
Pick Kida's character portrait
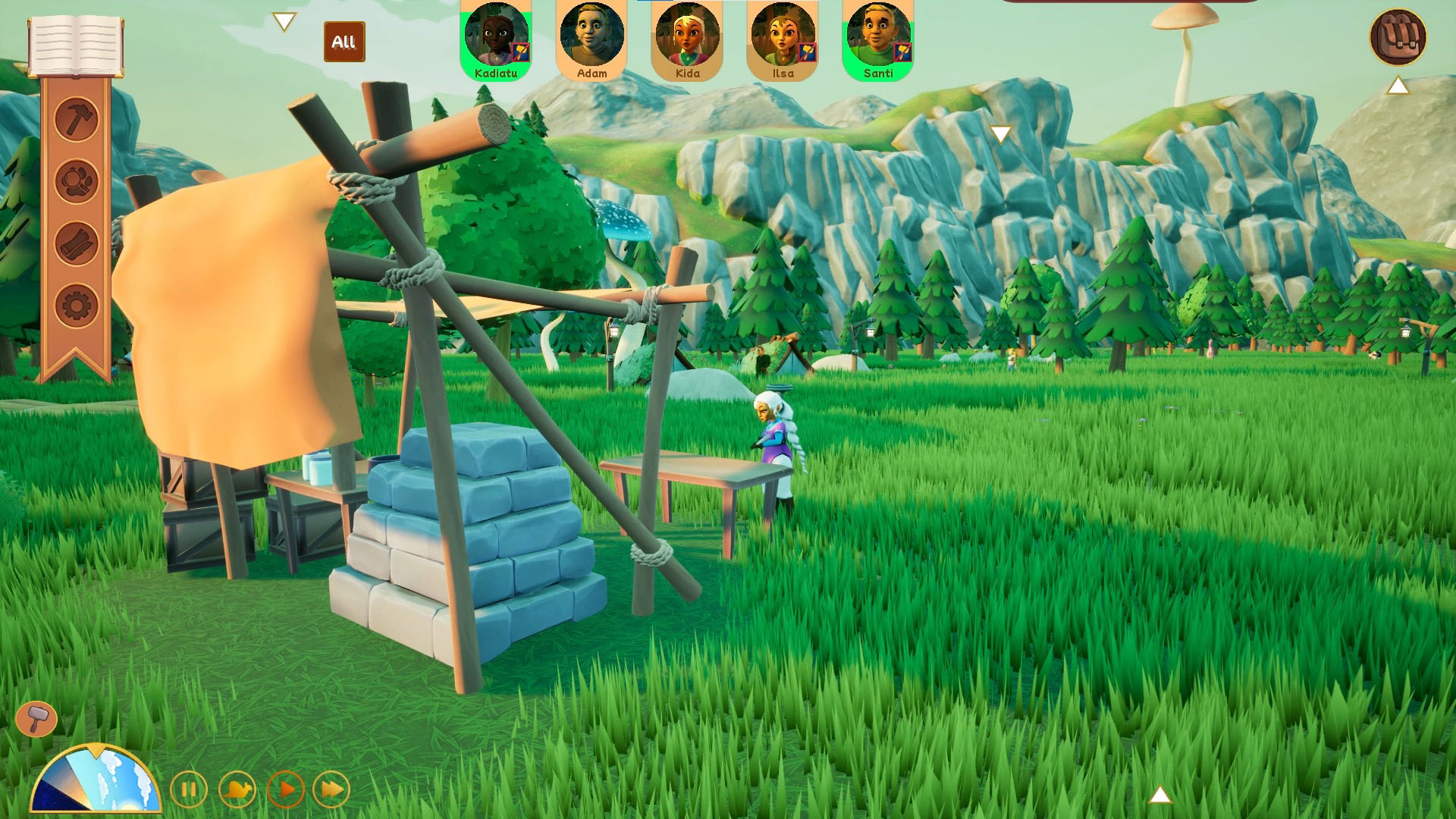(x=687, y=39)
